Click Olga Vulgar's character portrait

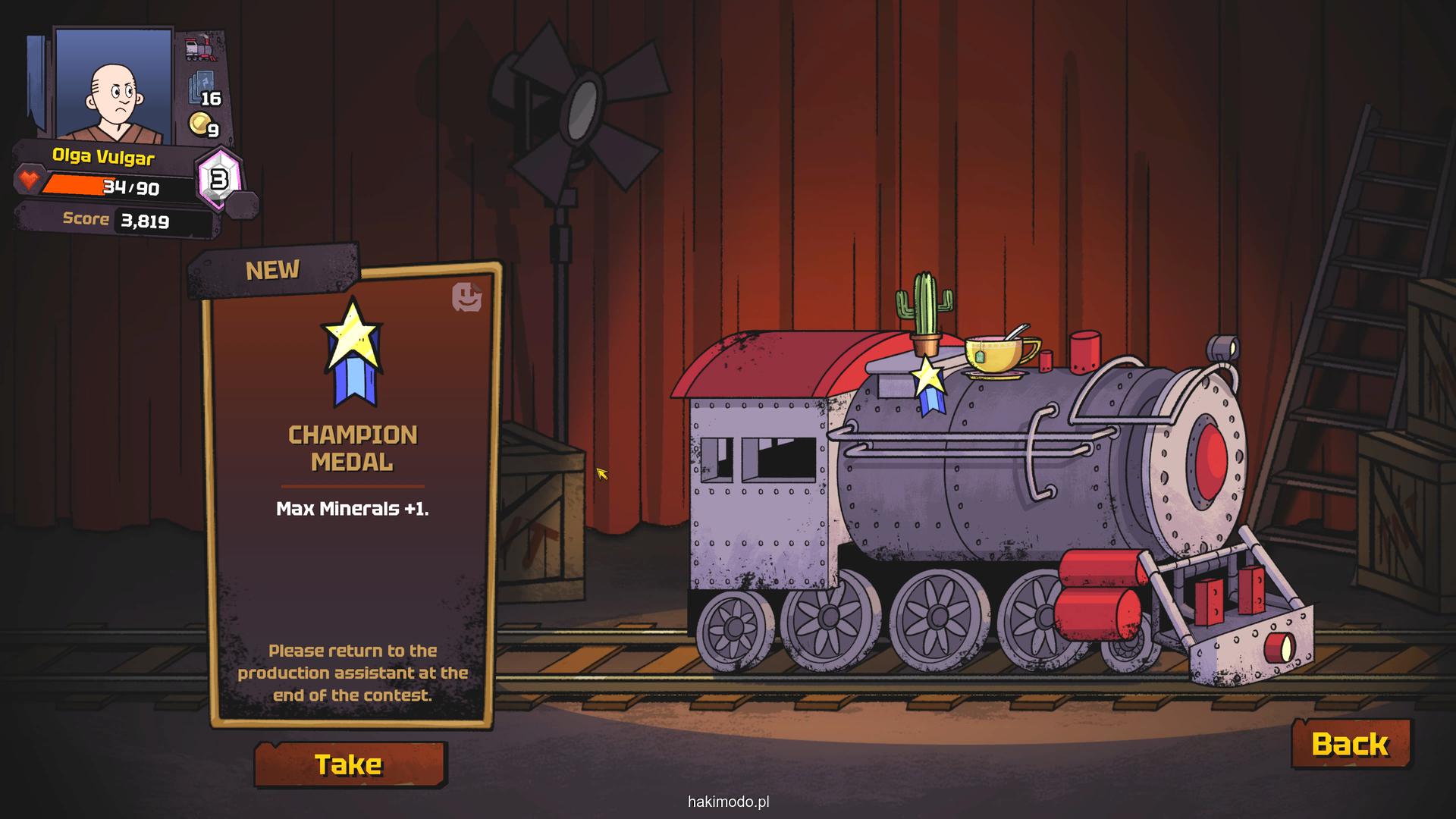pos(114,86)
